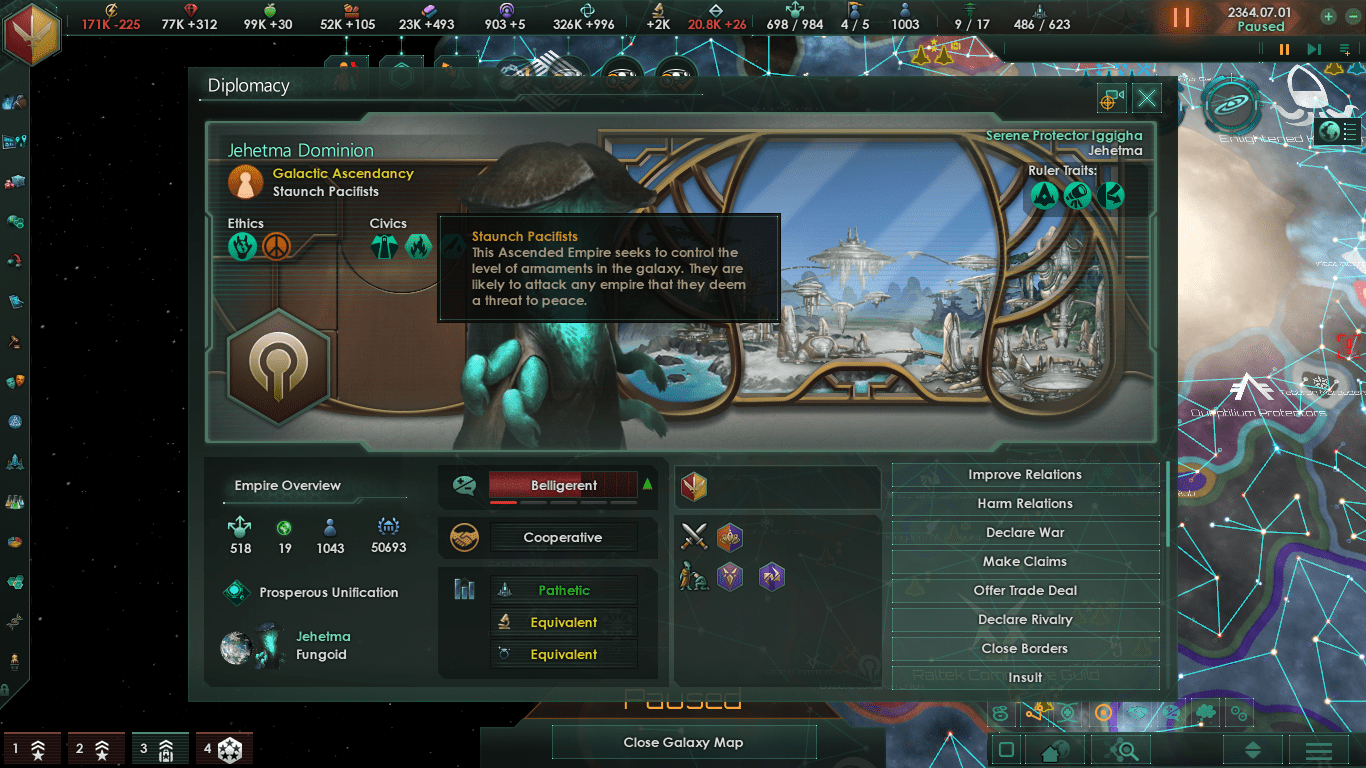Open Make Claims action
1366x768 pixels.
(x=1025, y=562)
